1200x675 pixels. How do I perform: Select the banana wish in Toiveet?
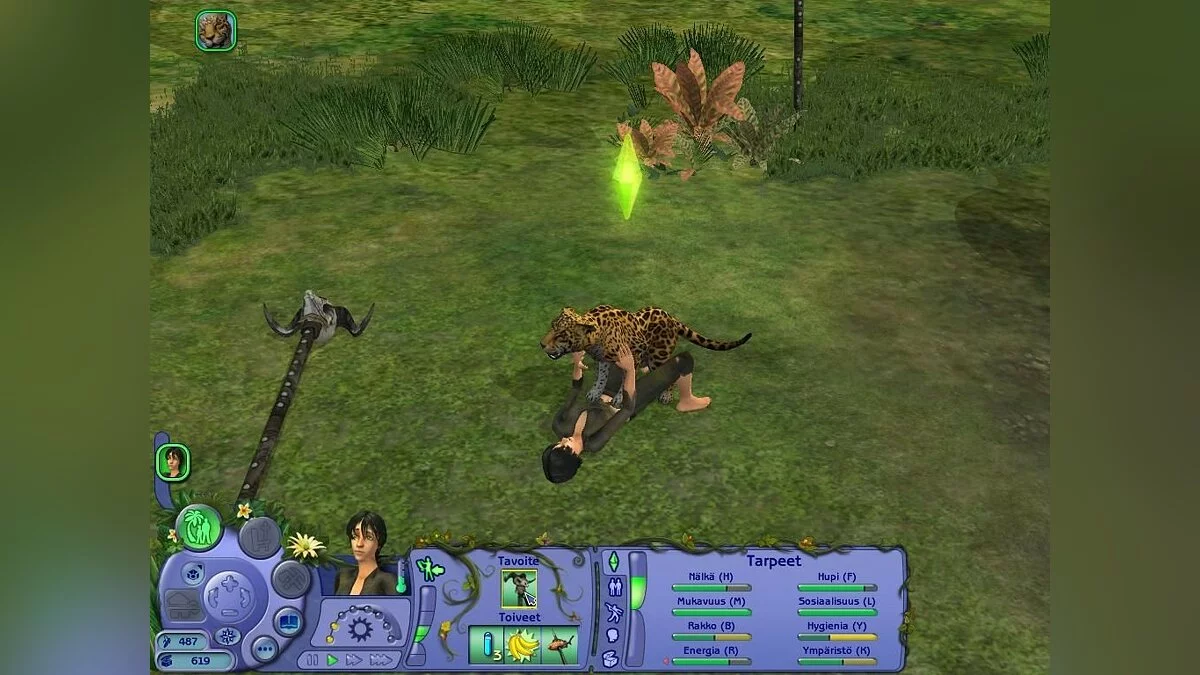(521, 645)
